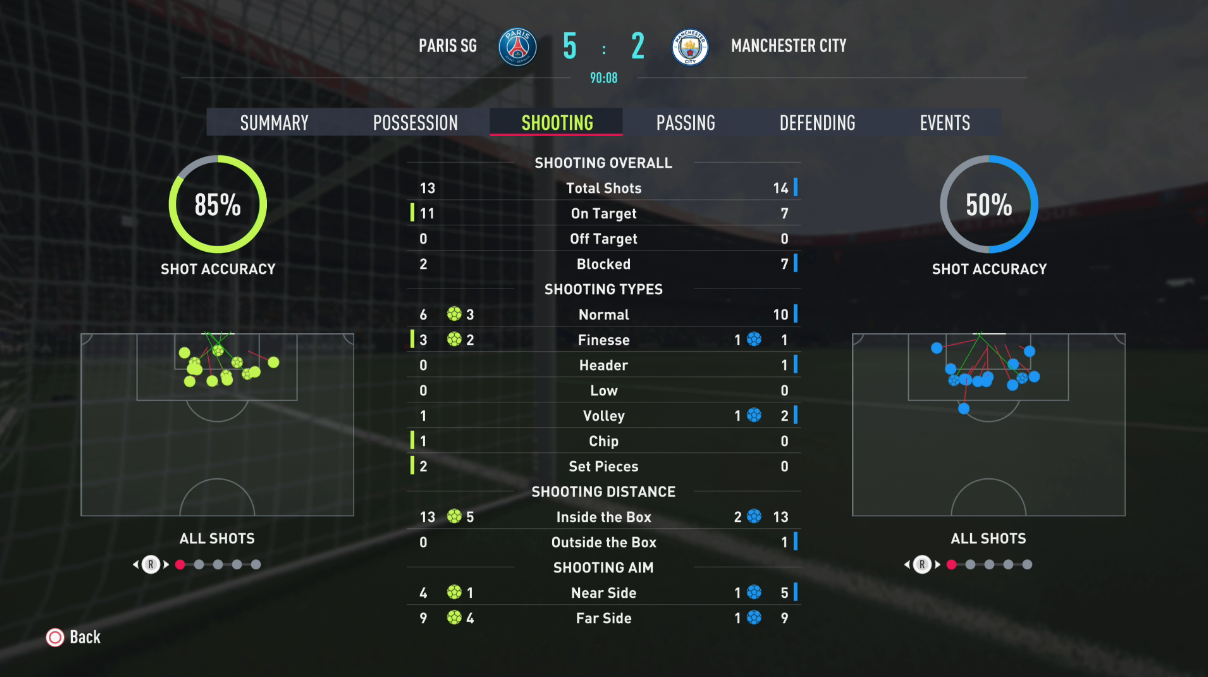
Task: Click the Back button
Action: (74, 637)
